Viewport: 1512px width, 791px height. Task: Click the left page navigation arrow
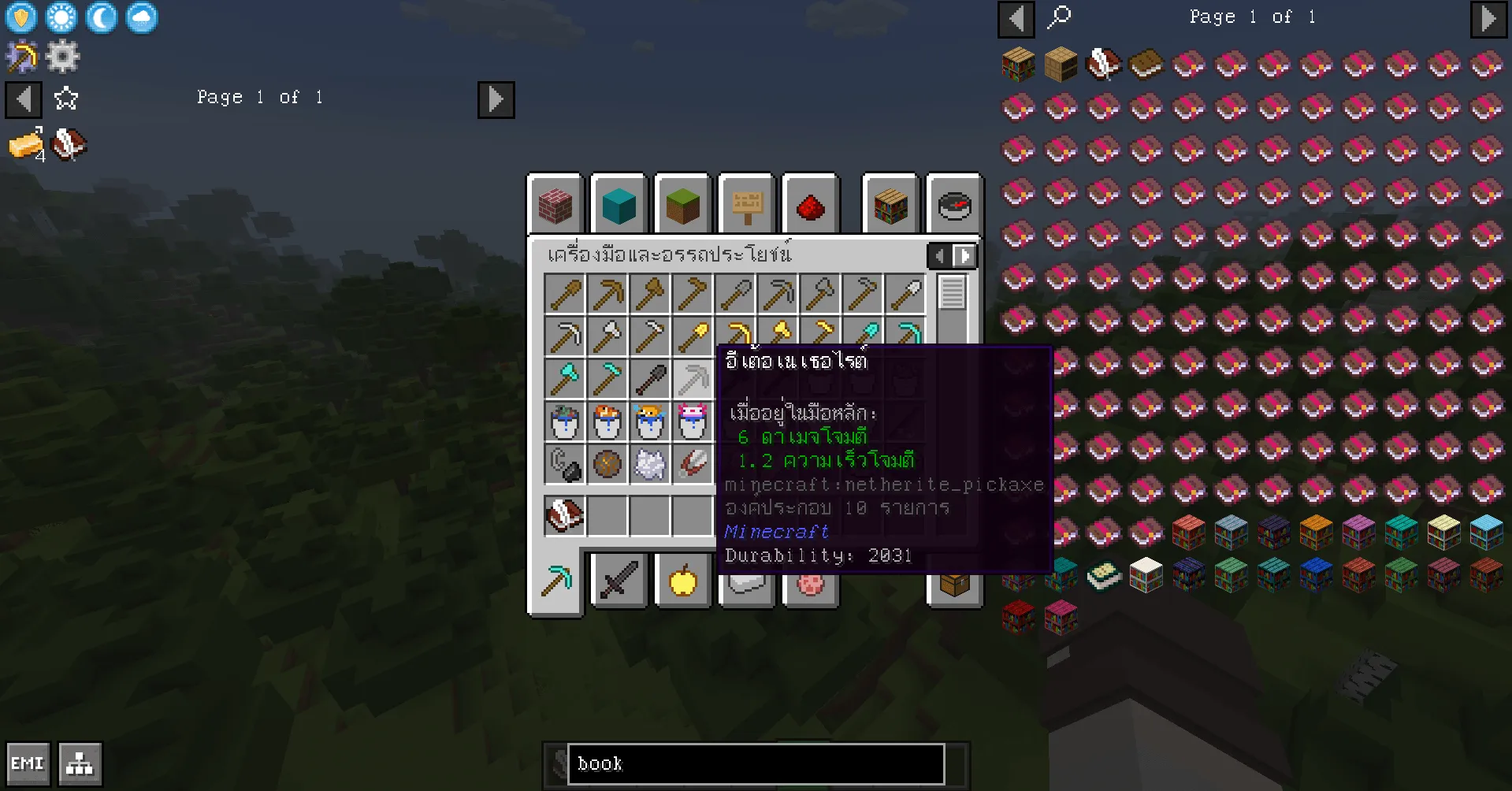coord(24,99)
